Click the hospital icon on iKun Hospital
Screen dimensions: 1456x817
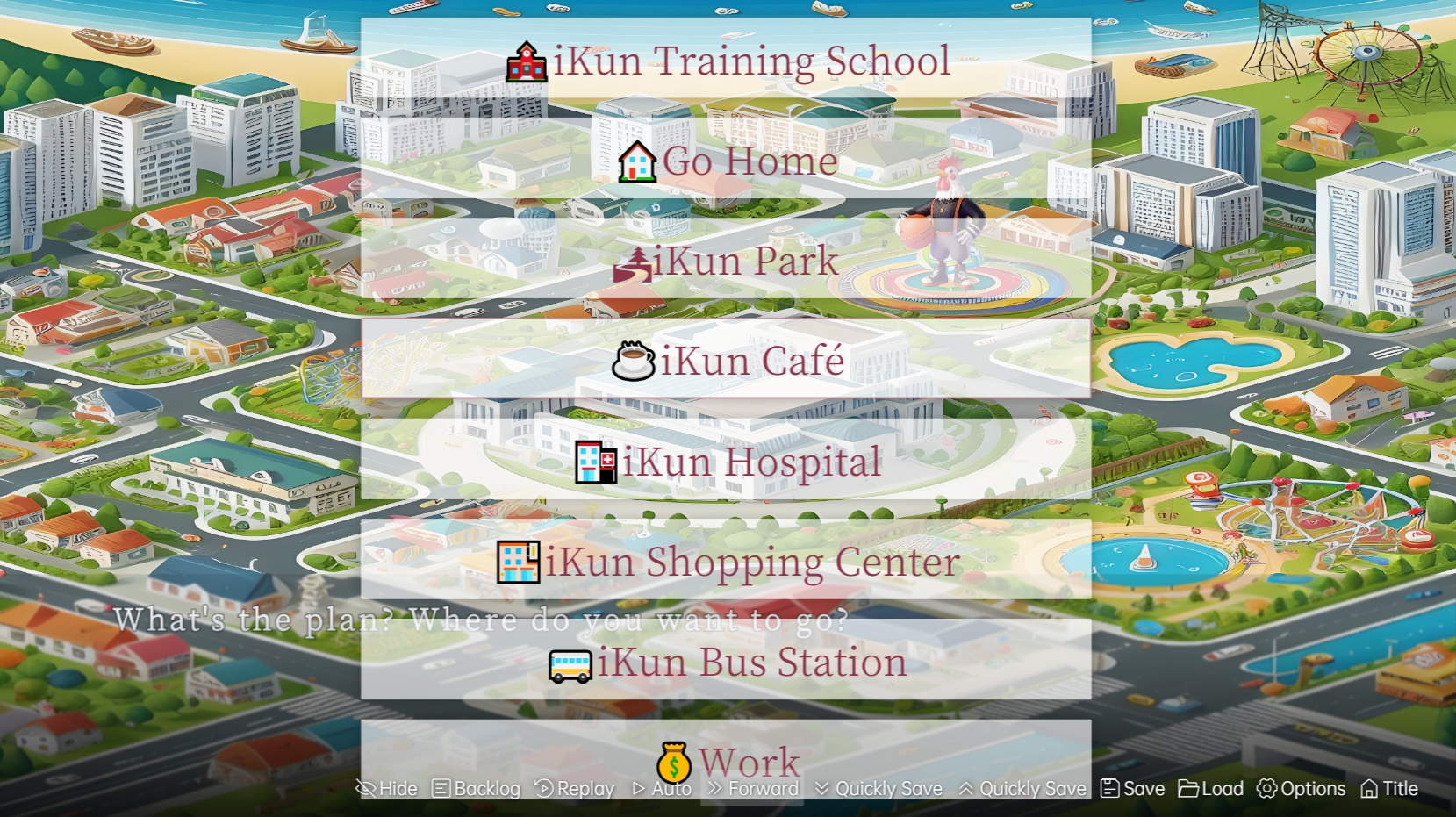click(594, 461)
